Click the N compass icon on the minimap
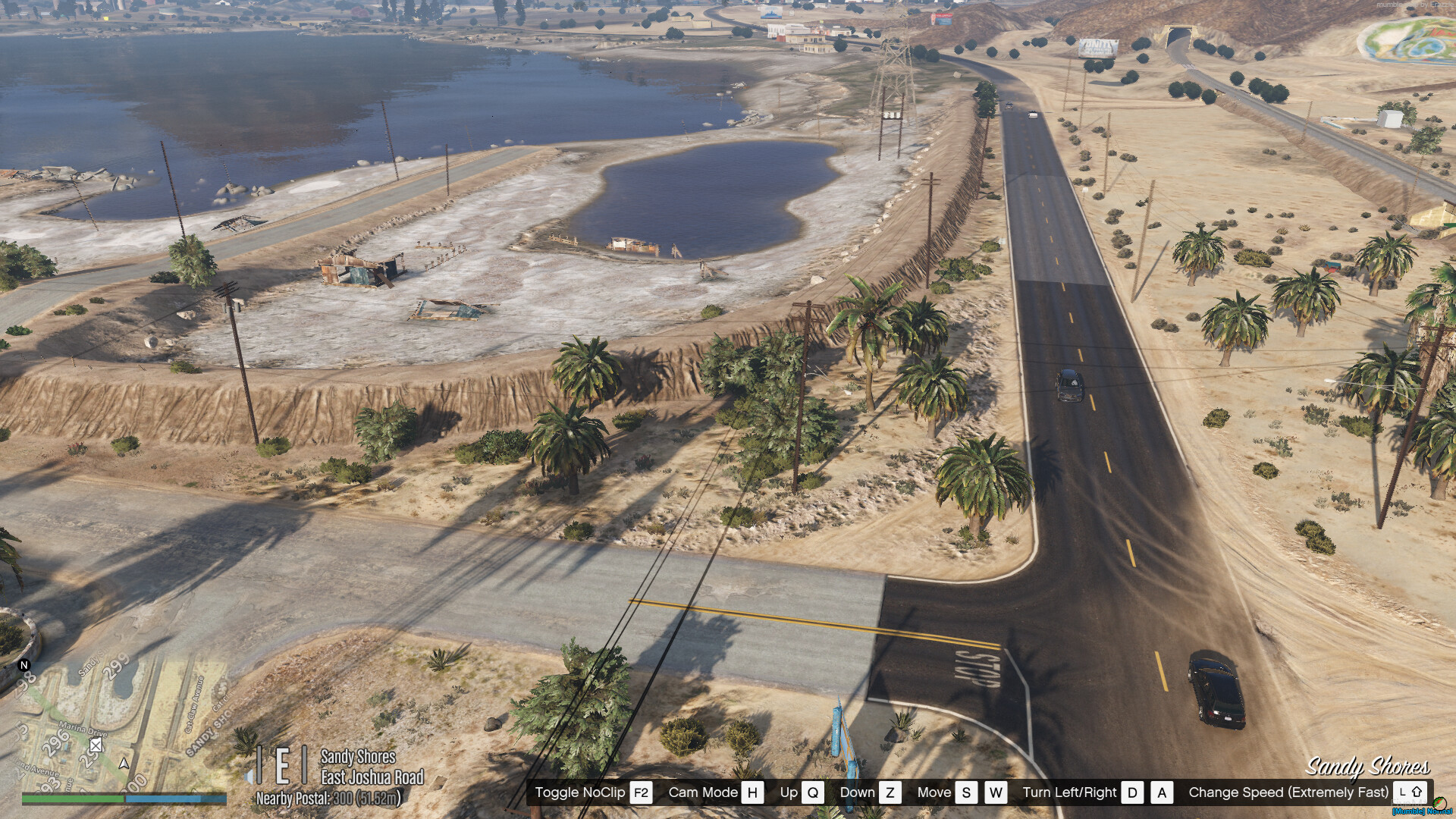1456x819 pixels. click(x=24, y=666)
